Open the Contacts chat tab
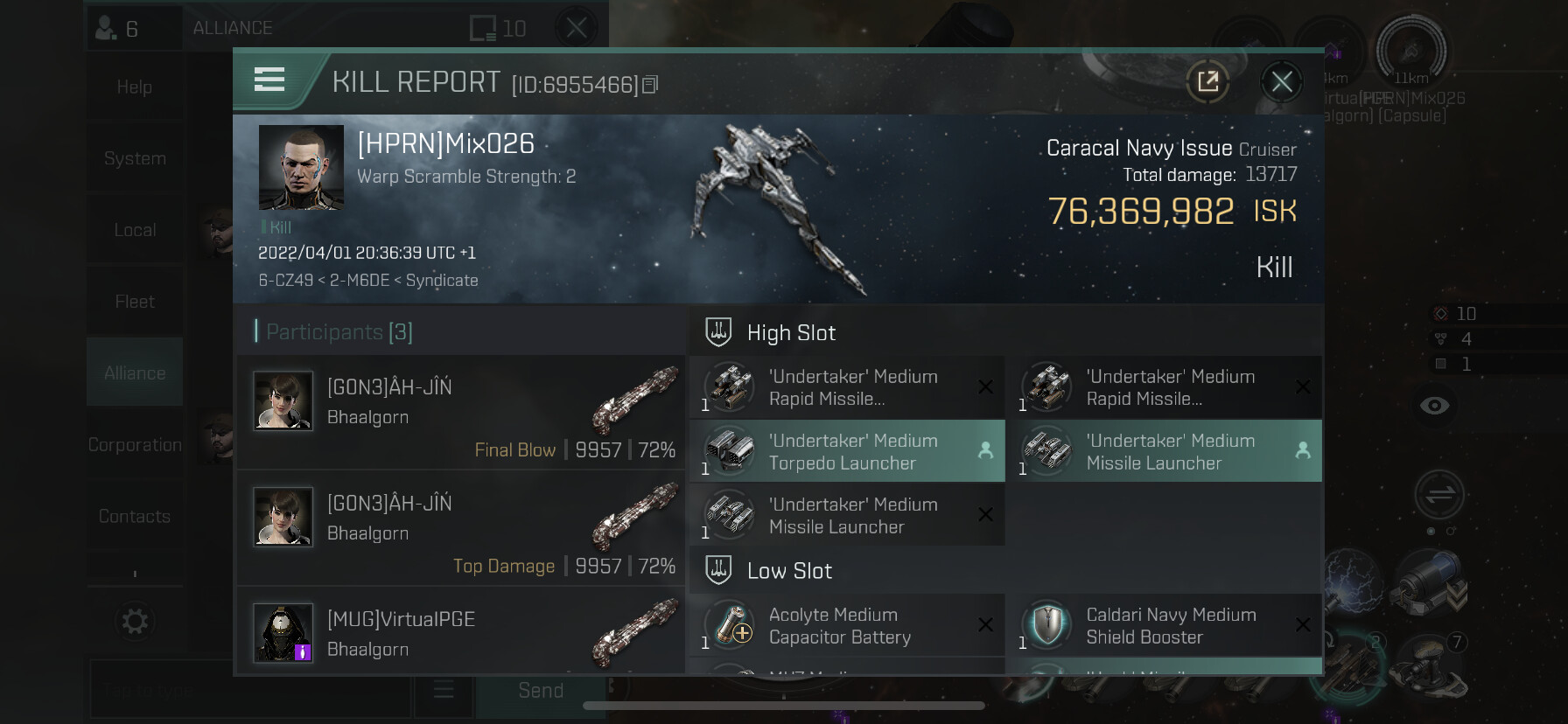1568x724 pixels. tap(135, 517)
